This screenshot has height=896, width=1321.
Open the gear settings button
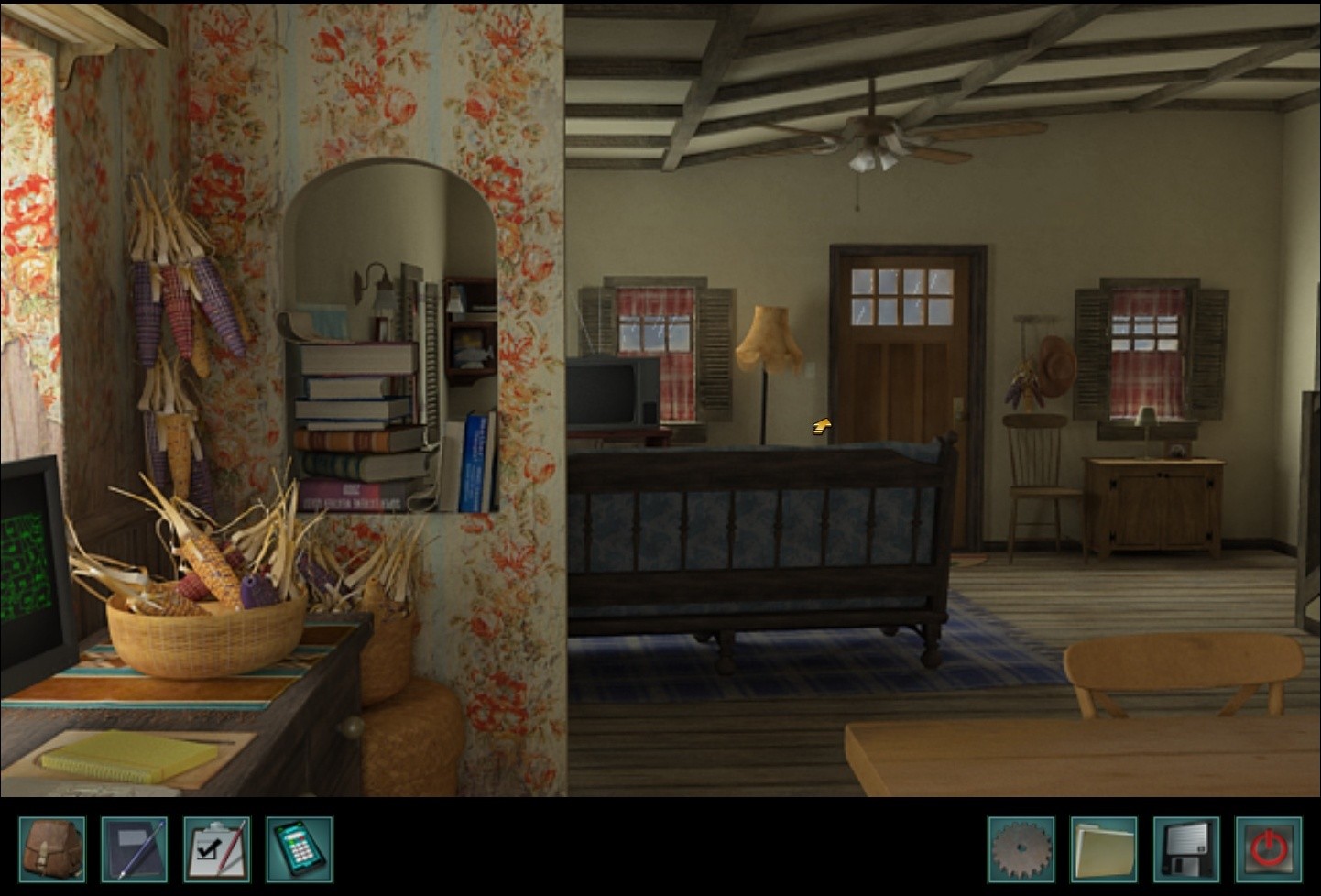click(x=1021, y=849)
